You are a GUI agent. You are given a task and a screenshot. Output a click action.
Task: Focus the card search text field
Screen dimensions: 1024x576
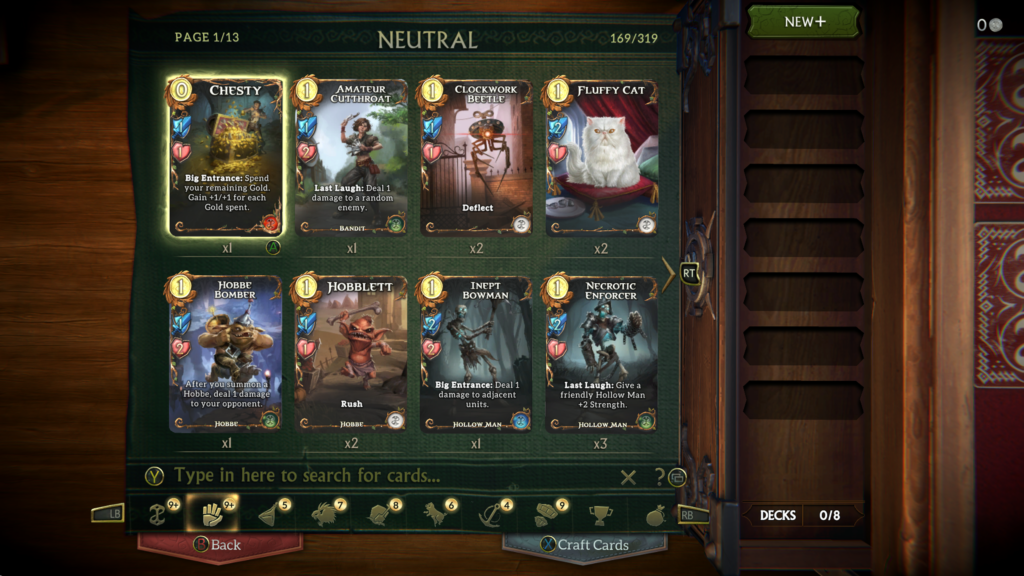(x=390, y=476)
